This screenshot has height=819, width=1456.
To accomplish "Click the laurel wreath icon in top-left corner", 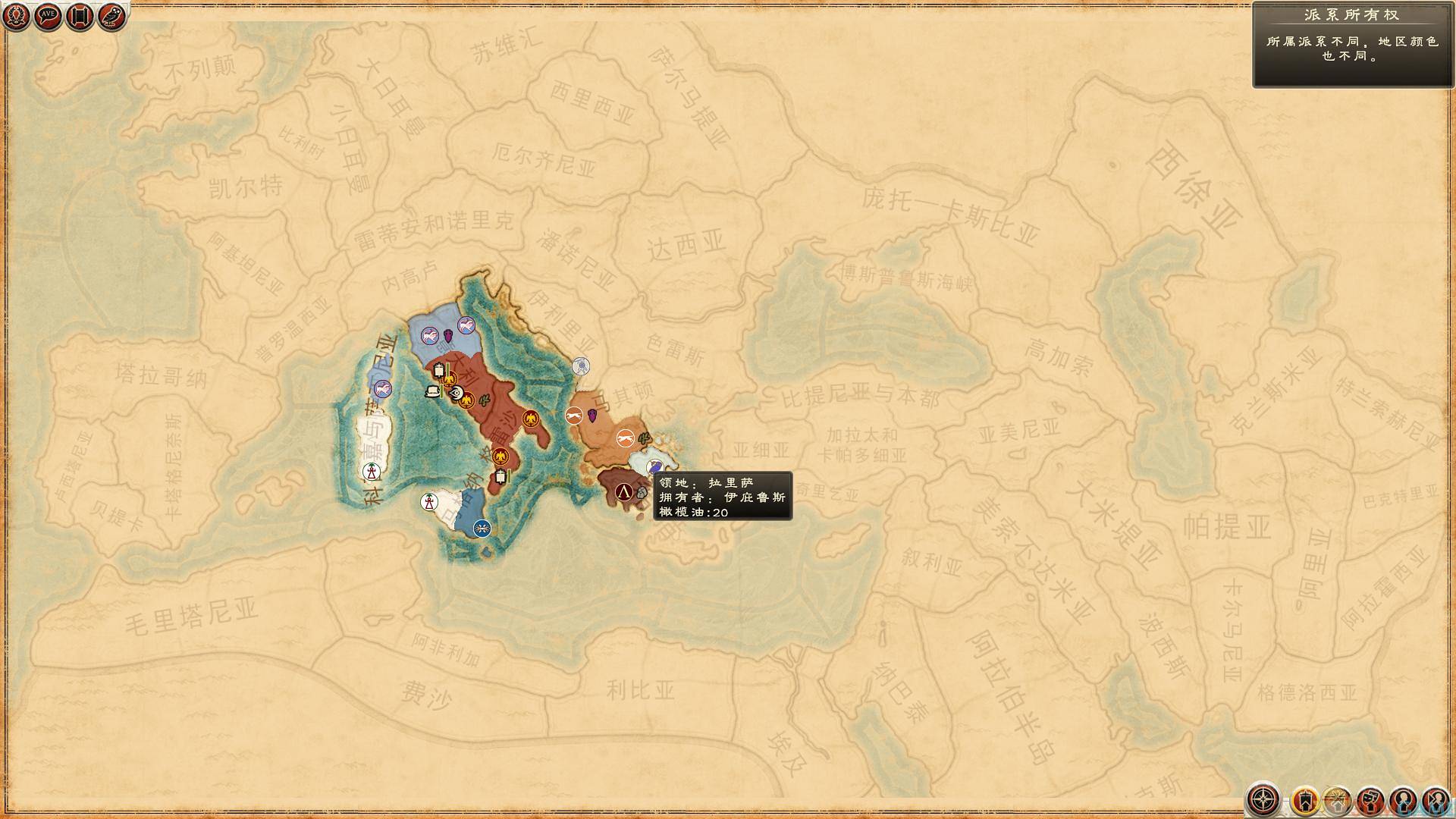I will click(15, 15).
